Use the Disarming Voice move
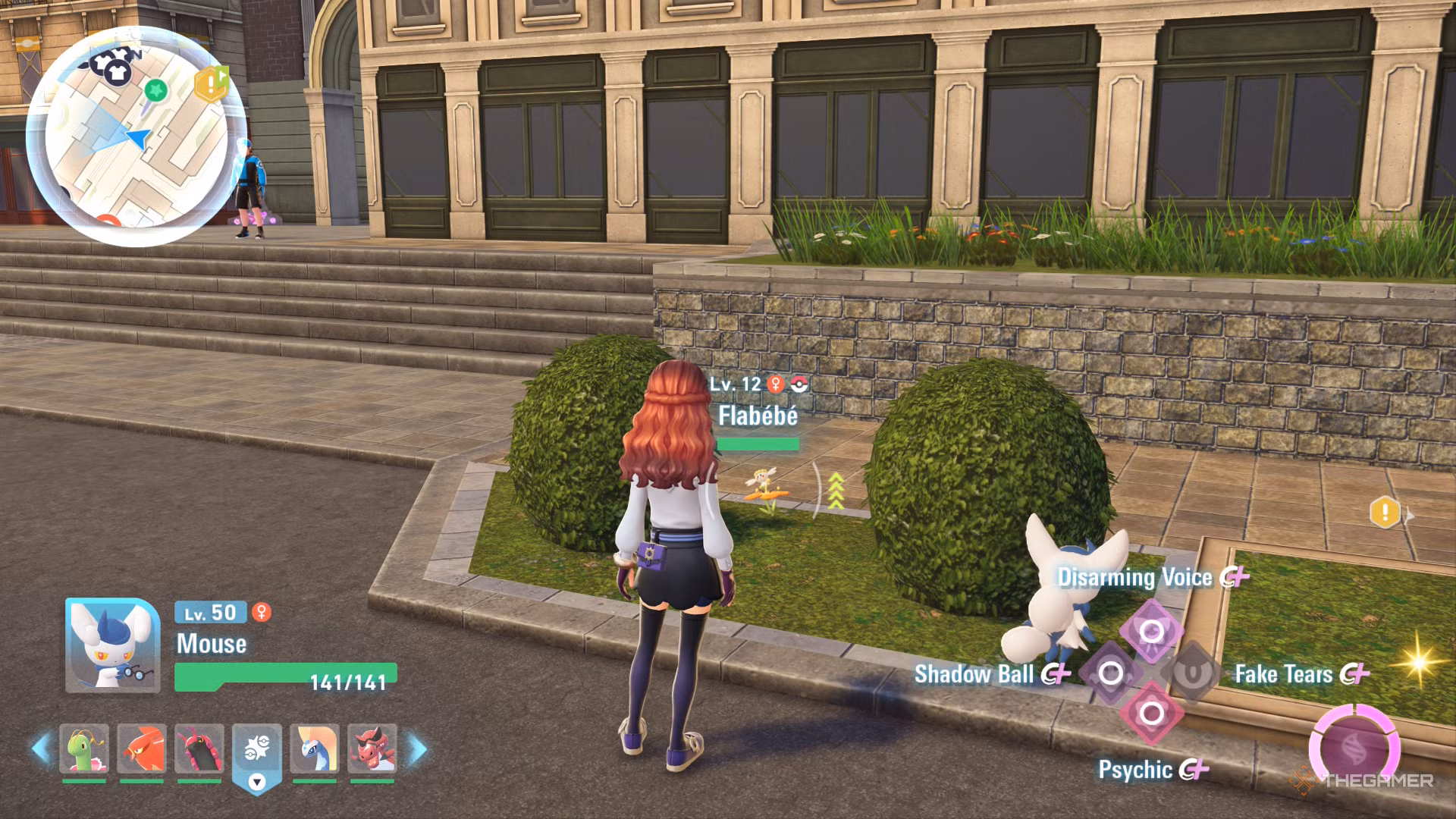Image resolution: width=1456 pixels, height=819 pixels. click(1151, 631)
